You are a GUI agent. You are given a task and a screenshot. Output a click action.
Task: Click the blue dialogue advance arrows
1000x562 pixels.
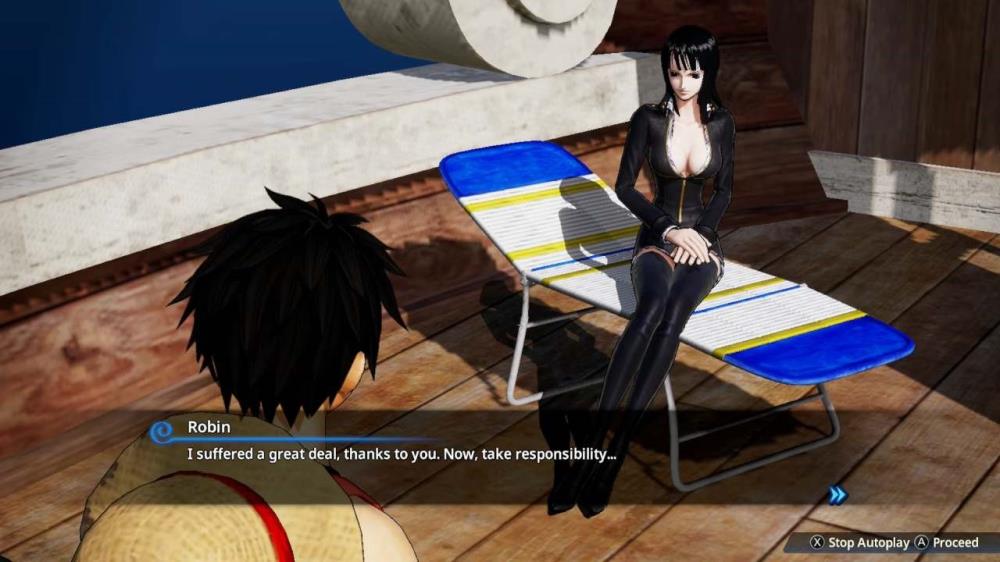coord(837,493)
